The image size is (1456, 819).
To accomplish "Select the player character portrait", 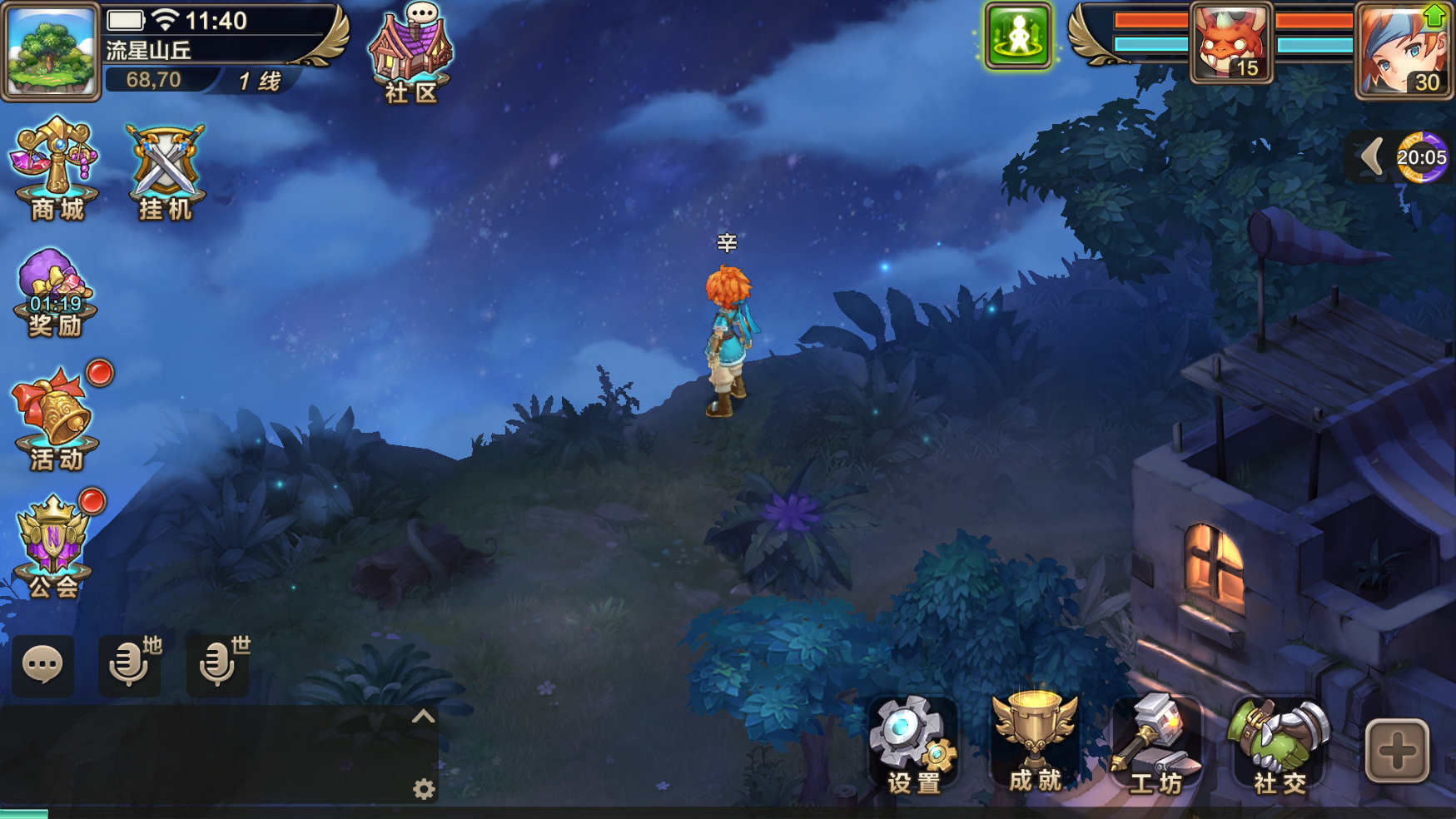I will pyautogui.click(x=1404, y=50).
